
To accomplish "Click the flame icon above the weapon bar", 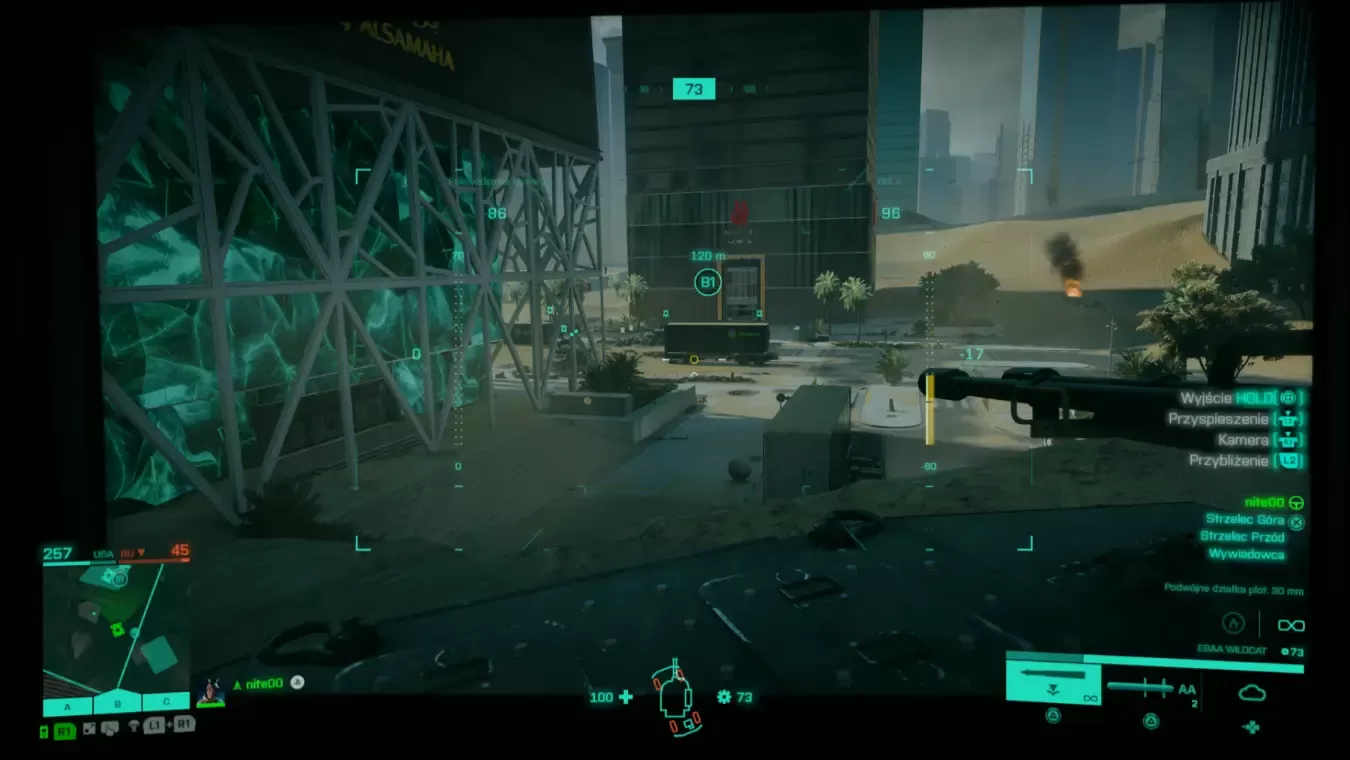I will point(1234,624).
